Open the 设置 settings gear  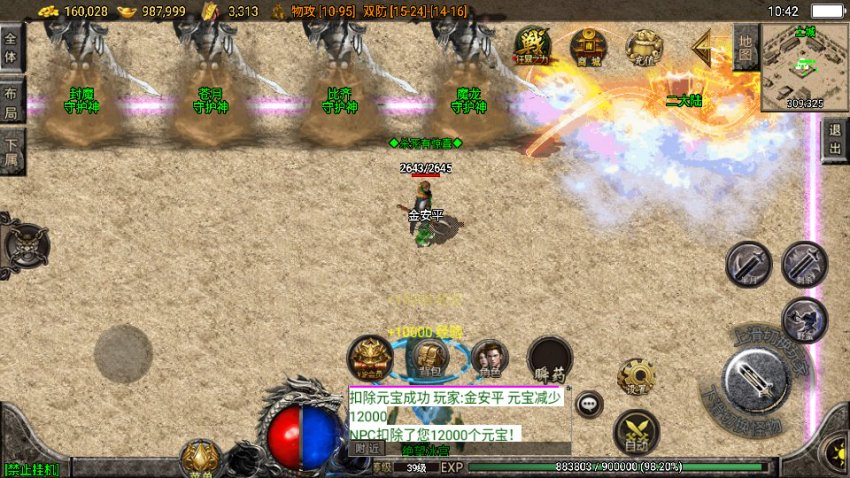(x=635, y=377)
